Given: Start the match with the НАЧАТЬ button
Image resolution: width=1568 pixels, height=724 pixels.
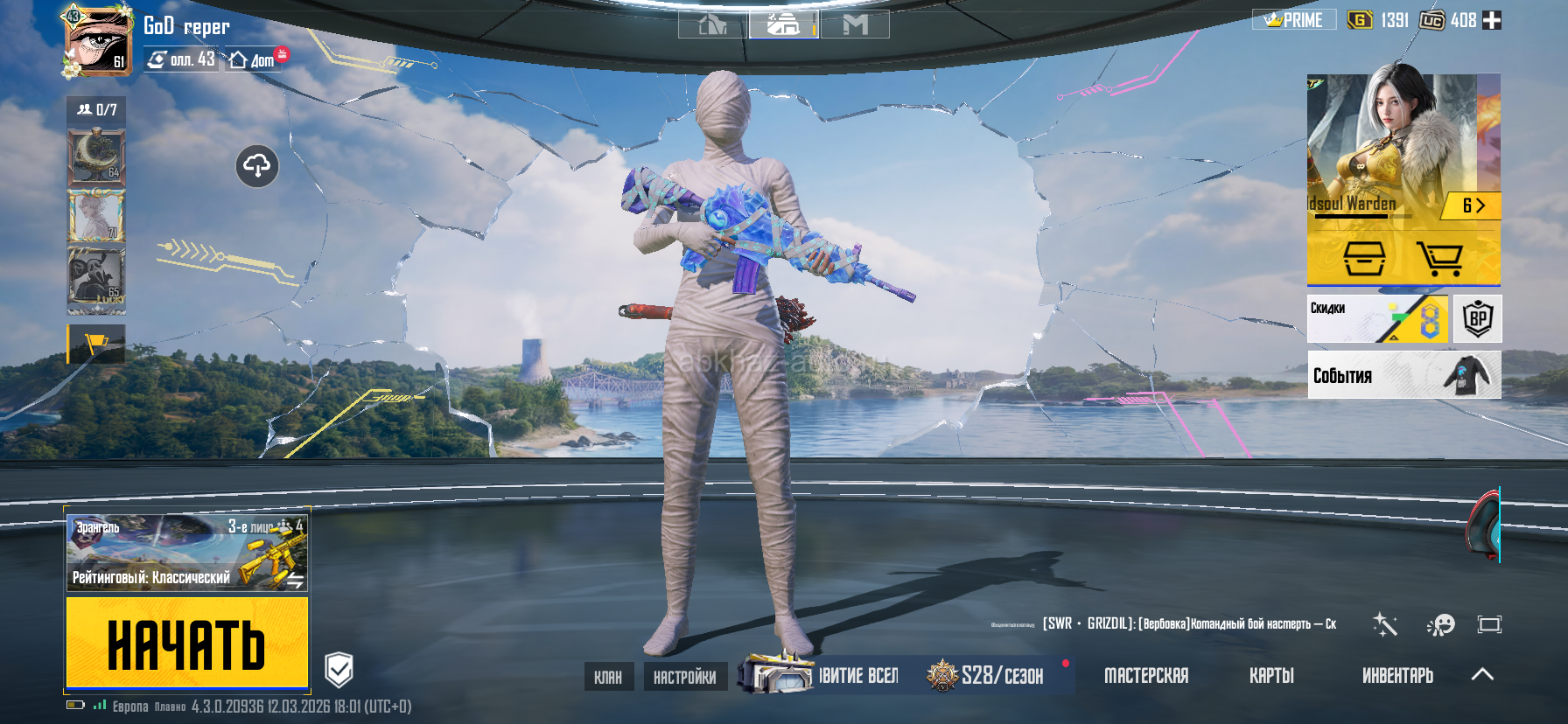Looking at the screenshot, I should [x=186, y=644].
